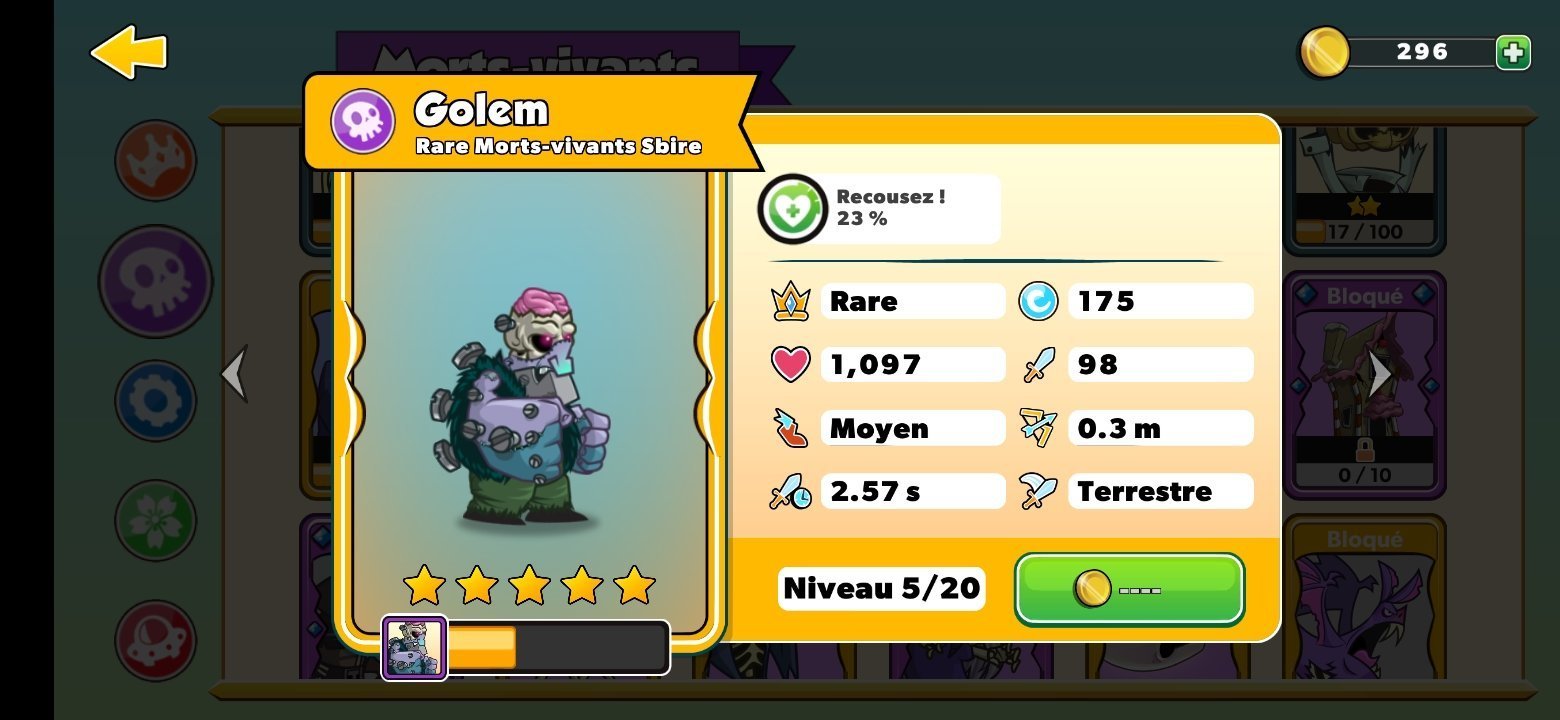Viewport: 1560px width, 720px height.
Task: Go back with the yellow arrow
Action: [128, 52]
